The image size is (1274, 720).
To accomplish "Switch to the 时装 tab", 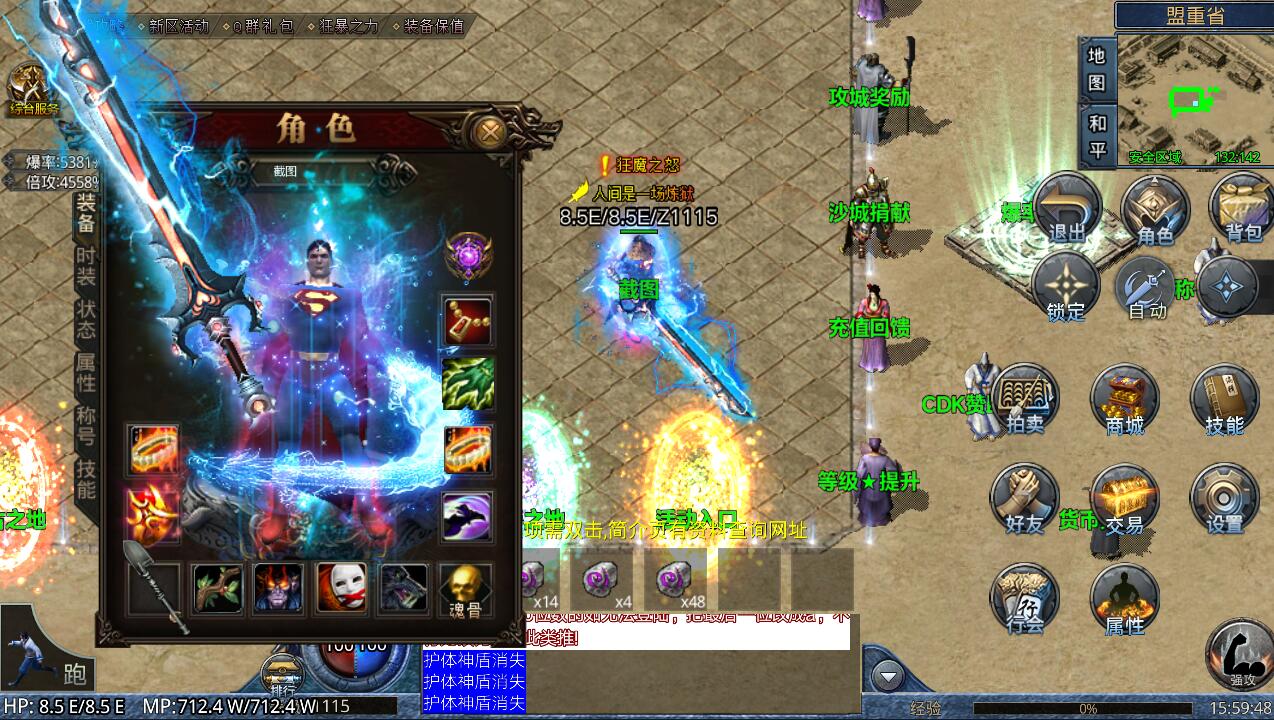I will pos(87,267).
